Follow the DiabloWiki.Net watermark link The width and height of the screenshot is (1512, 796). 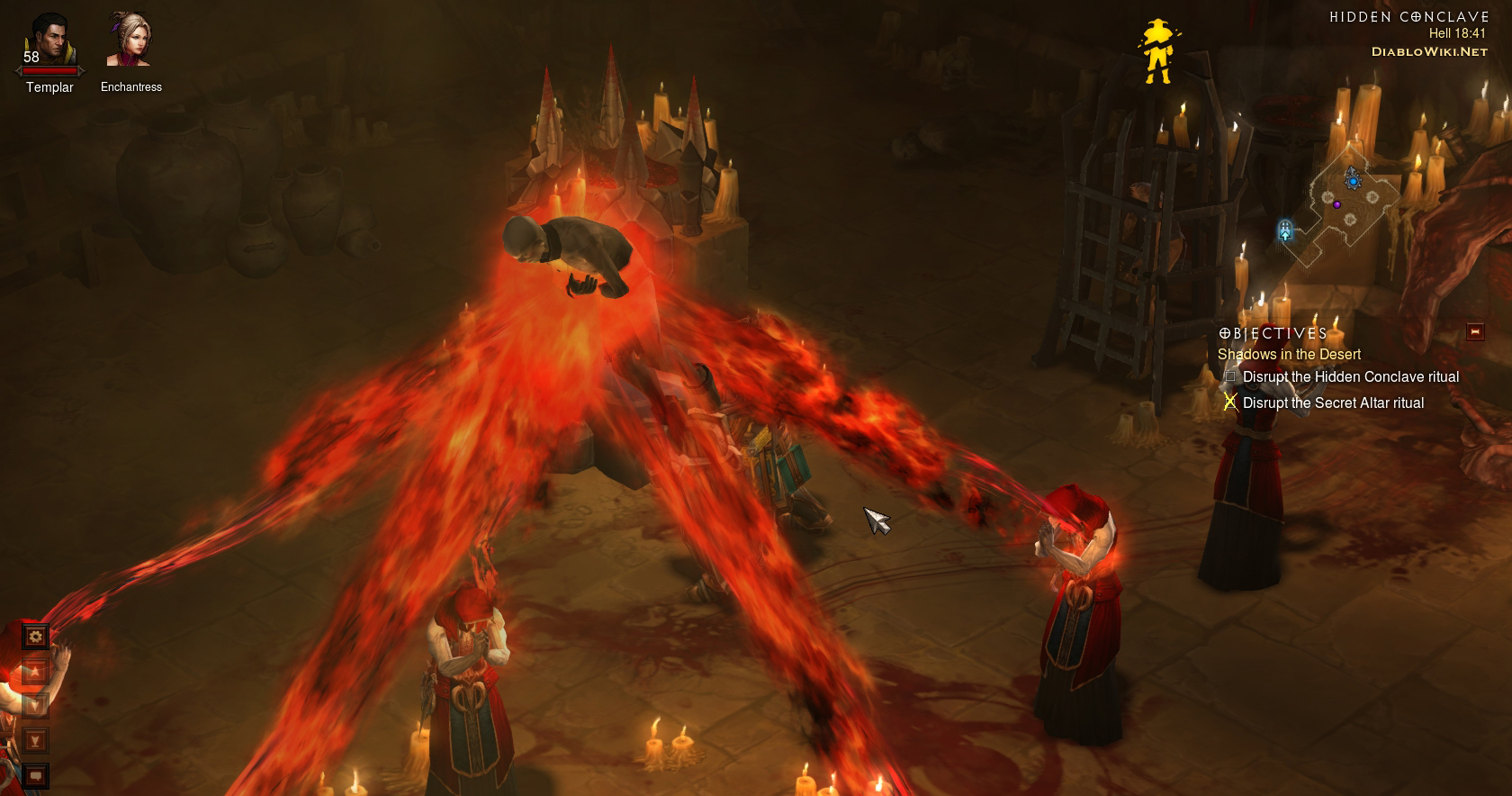pos(1429,52)
